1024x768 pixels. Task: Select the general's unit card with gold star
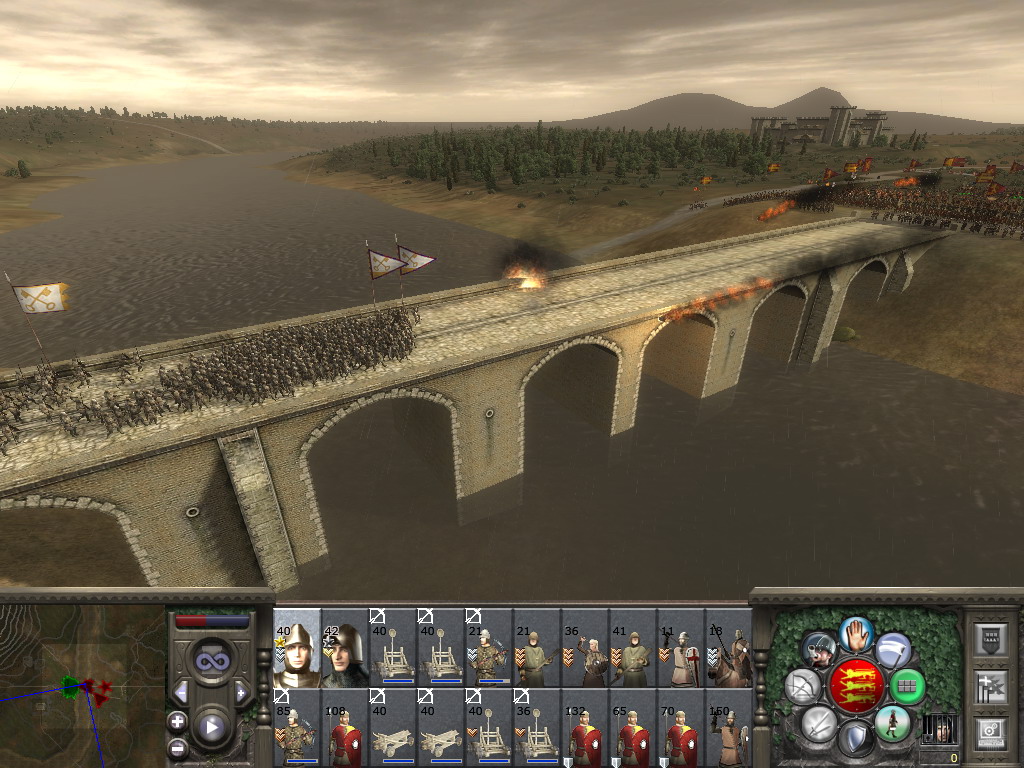[297, 648]
